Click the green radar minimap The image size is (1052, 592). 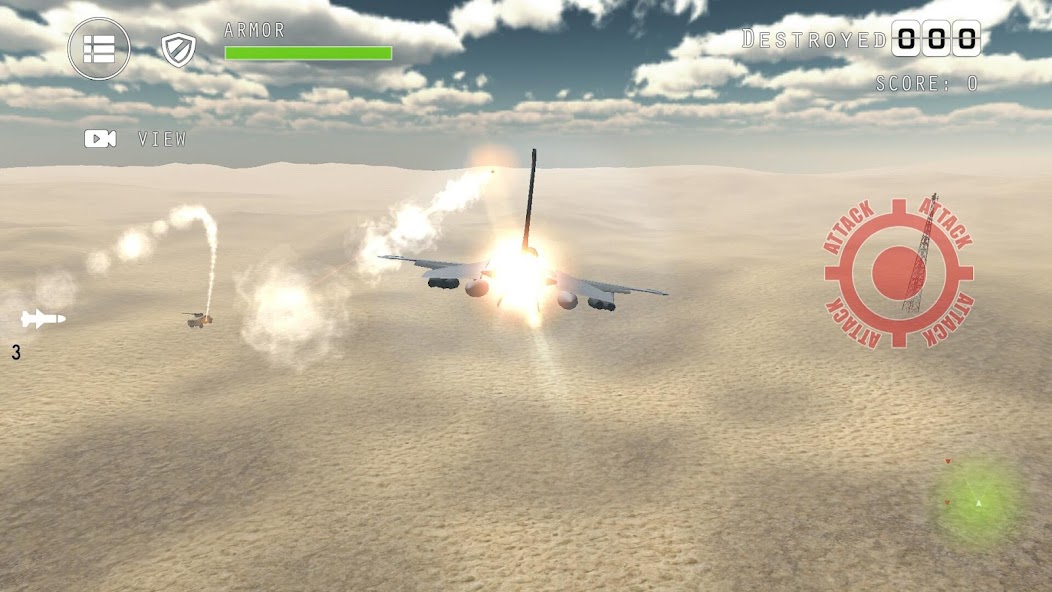(979, 501)
